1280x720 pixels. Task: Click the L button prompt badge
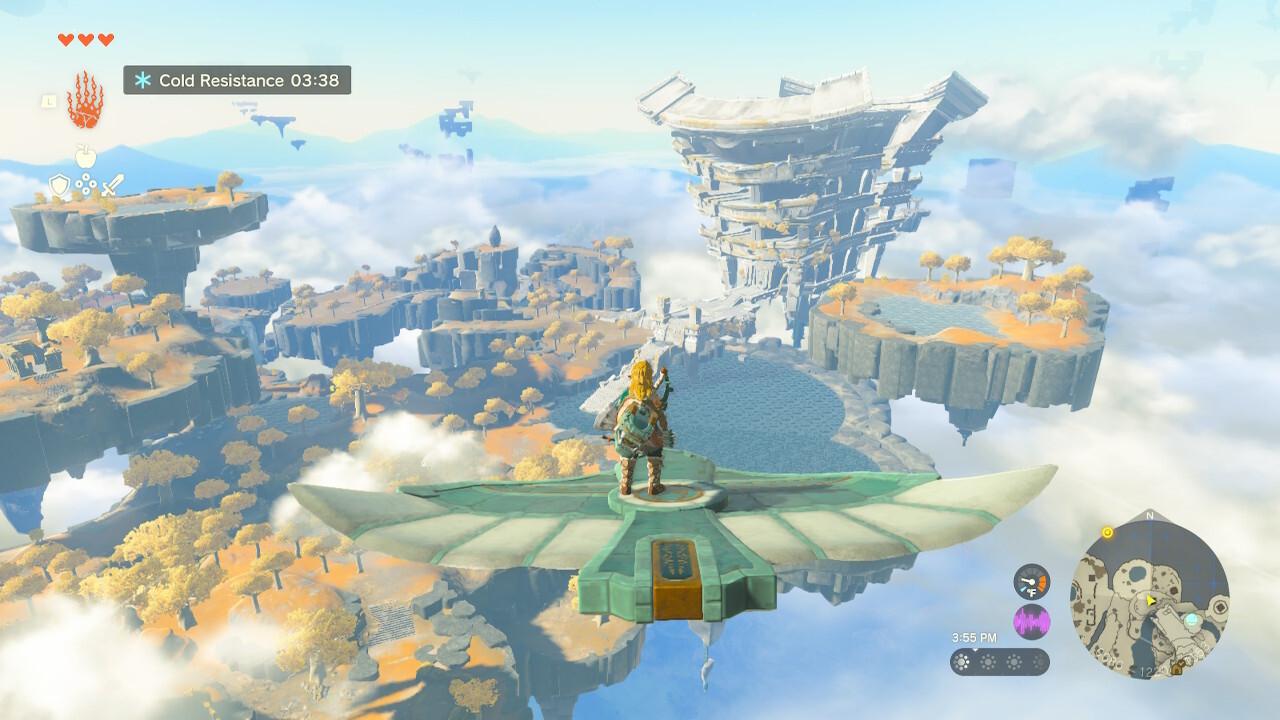tap(48, 101)
